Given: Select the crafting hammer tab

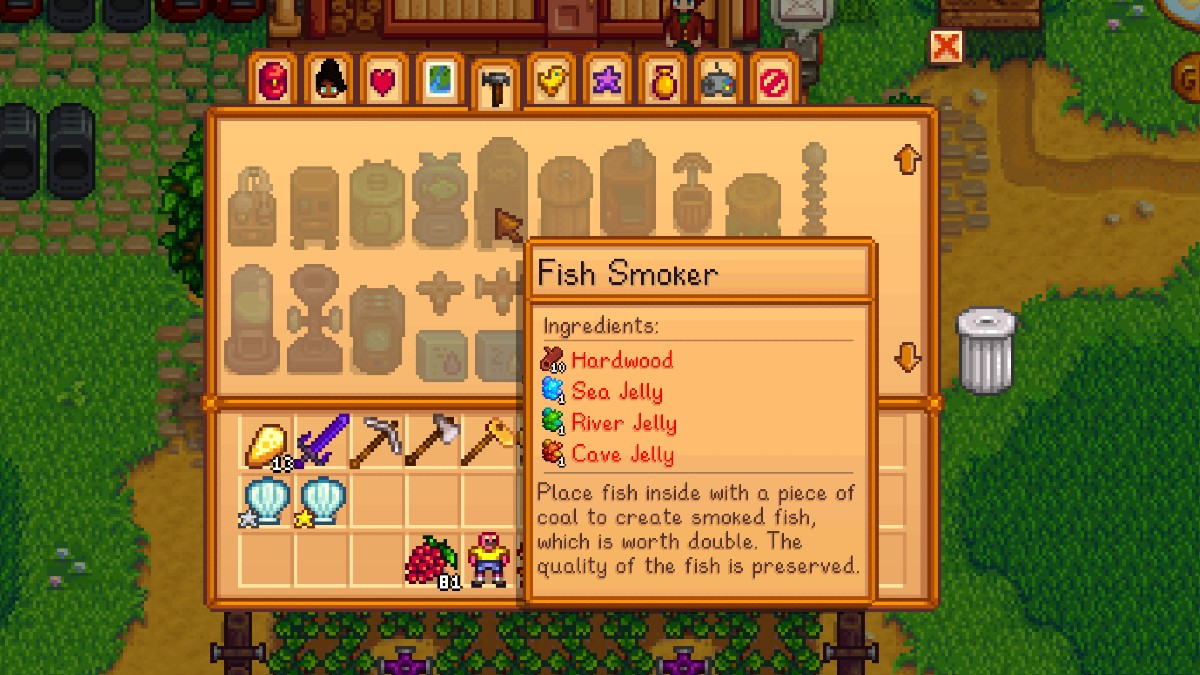Looking at the screenshot, I should coord(494,86).
